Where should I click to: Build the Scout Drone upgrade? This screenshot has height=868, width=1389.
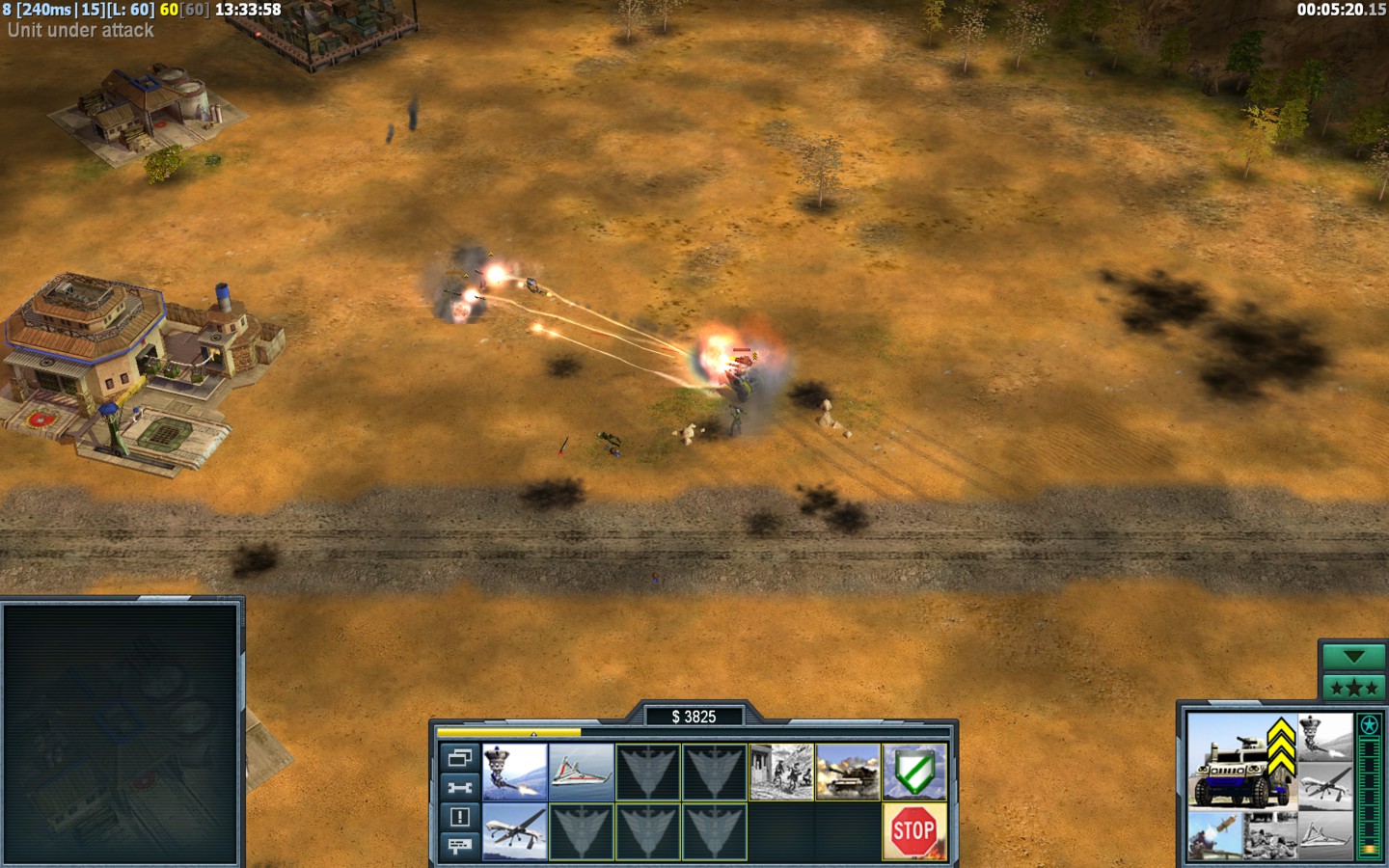[x=582, y=772]
